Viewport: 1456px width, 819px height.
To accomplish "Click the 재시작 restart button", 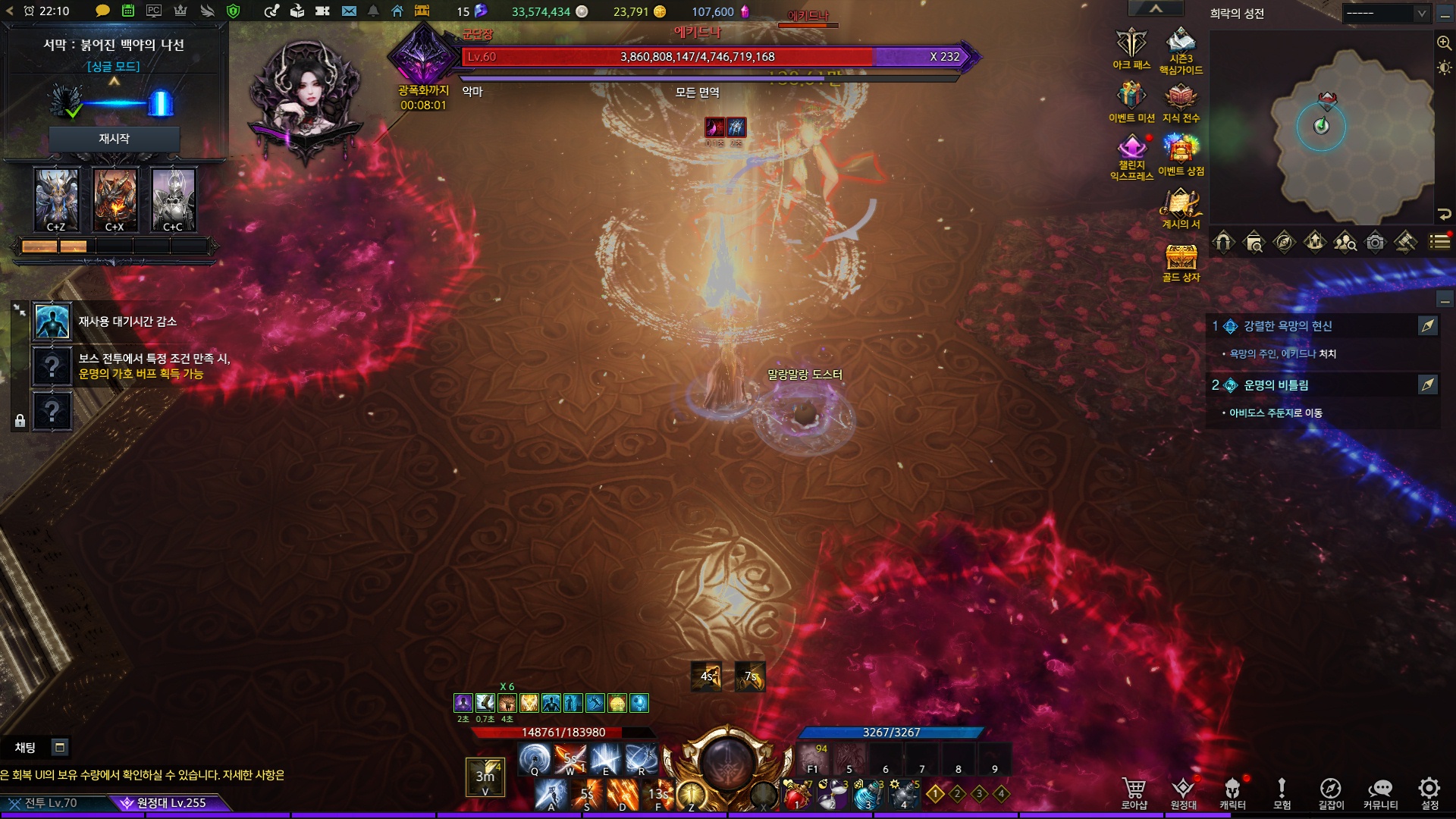I will click(114, 139).
